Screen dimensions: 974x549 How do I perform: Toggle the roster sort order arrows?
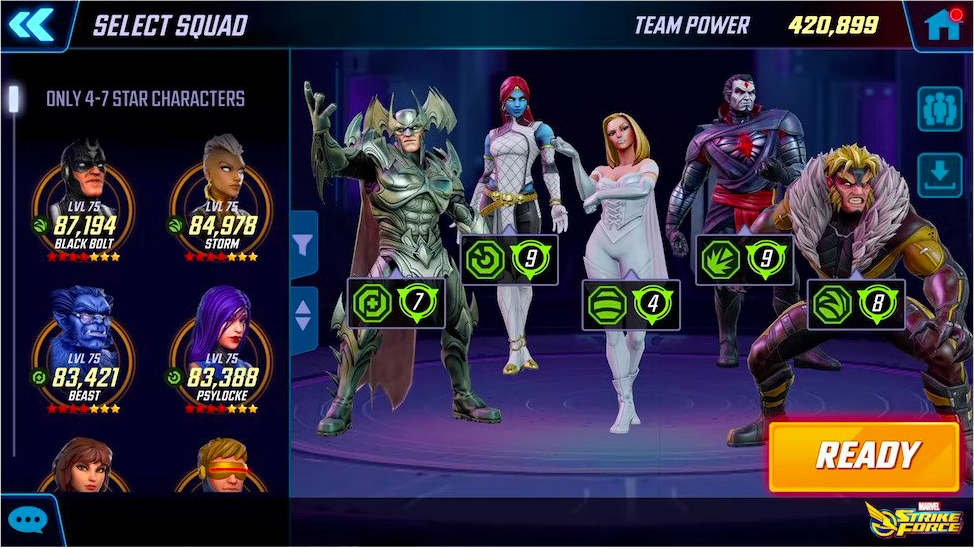[304, 317]
